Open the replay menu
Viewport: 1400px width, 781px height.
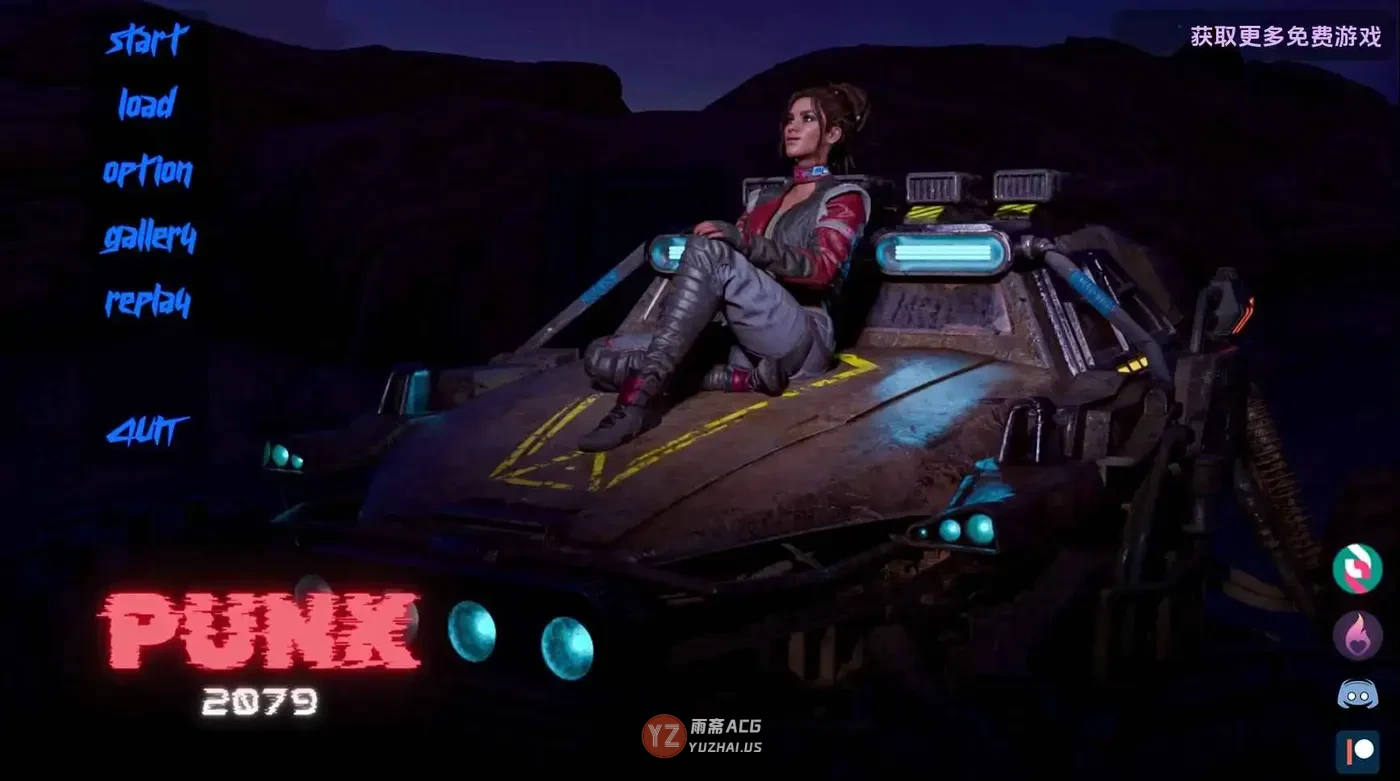coord(148,302)
